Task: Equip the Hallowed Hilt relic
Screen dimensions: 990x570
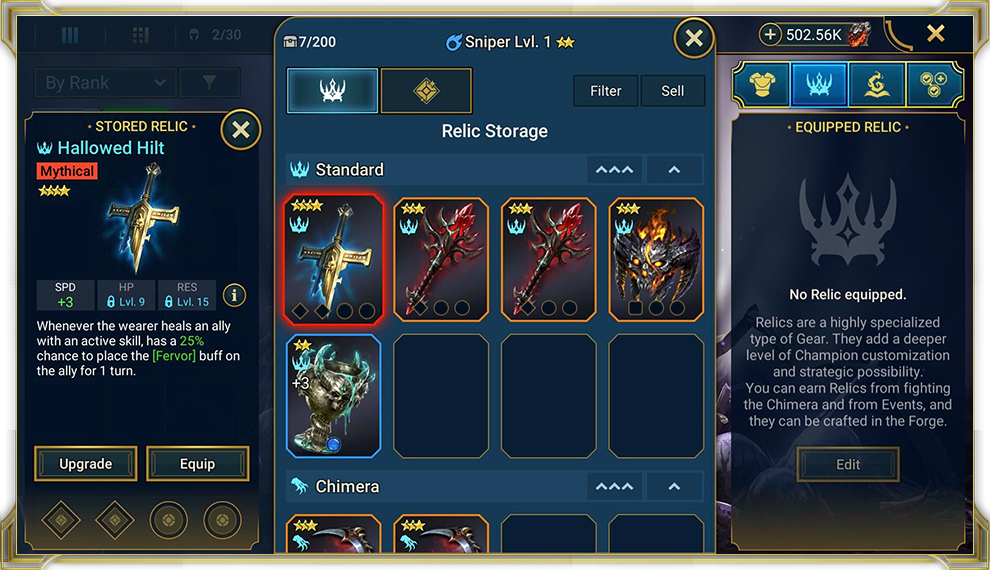Action: pyautogui.click(x=197, y=464)
